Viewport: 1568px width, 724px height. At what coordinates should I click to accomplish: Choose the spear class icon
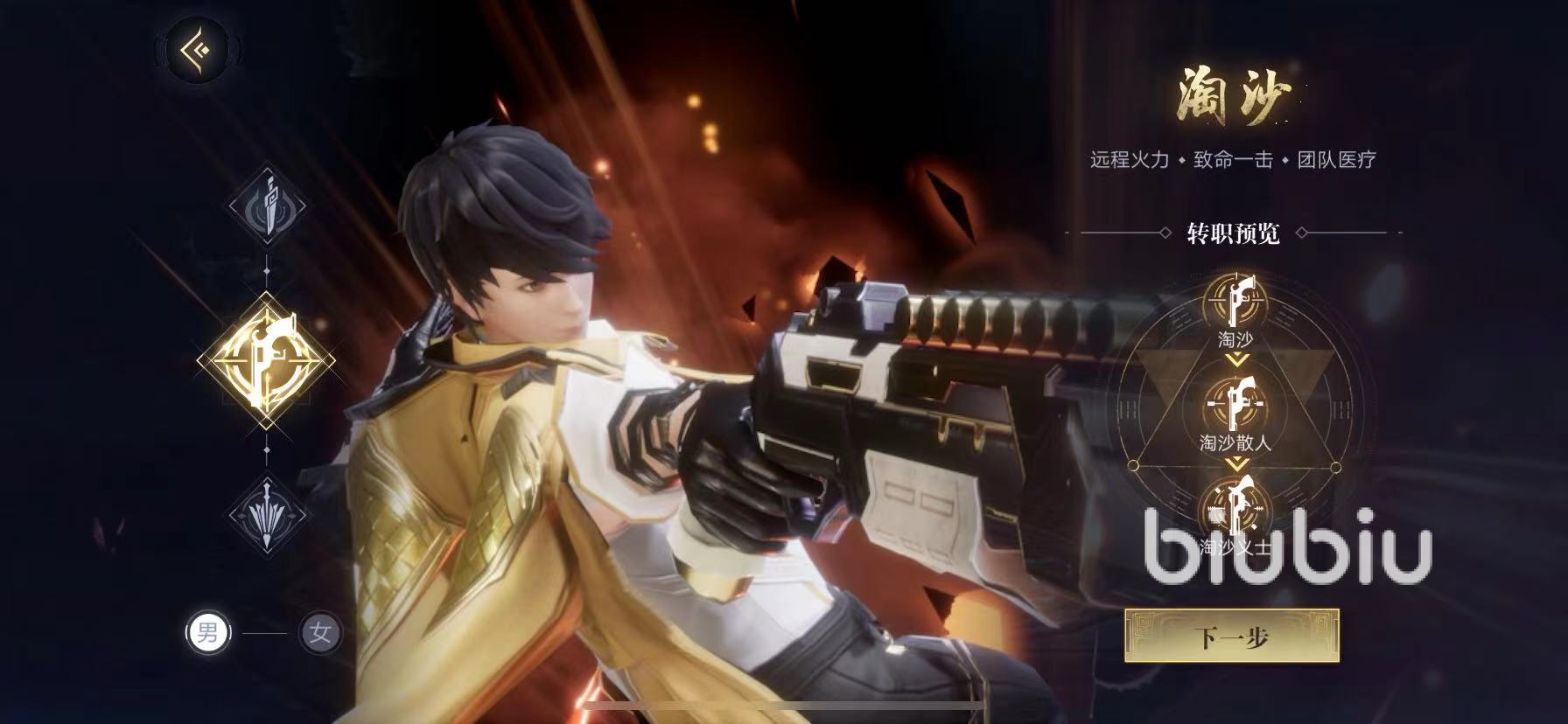coord(267,513)
